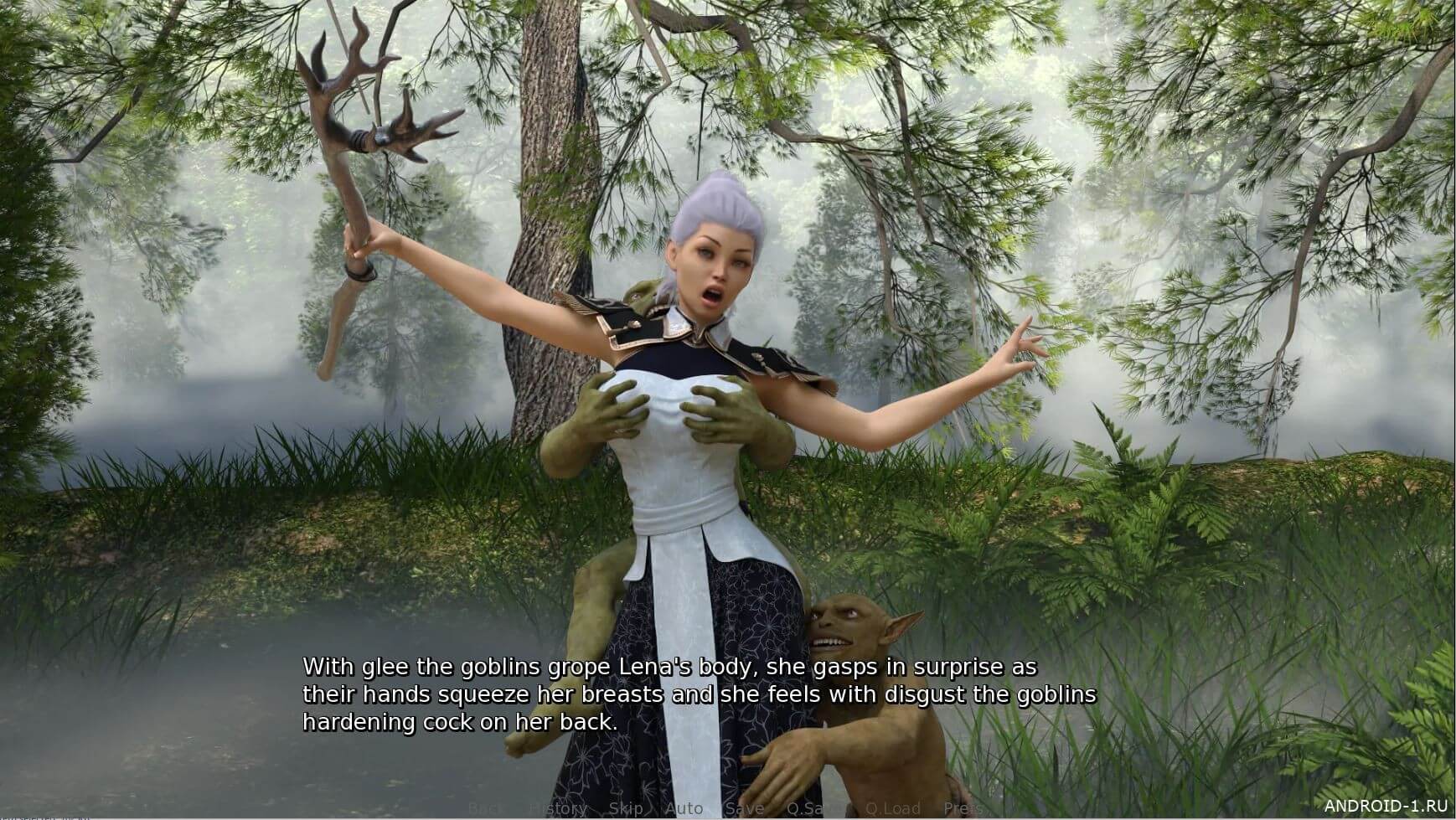Activate the Skip option
Screen dimensions: 1456x820
pos(626,808)
